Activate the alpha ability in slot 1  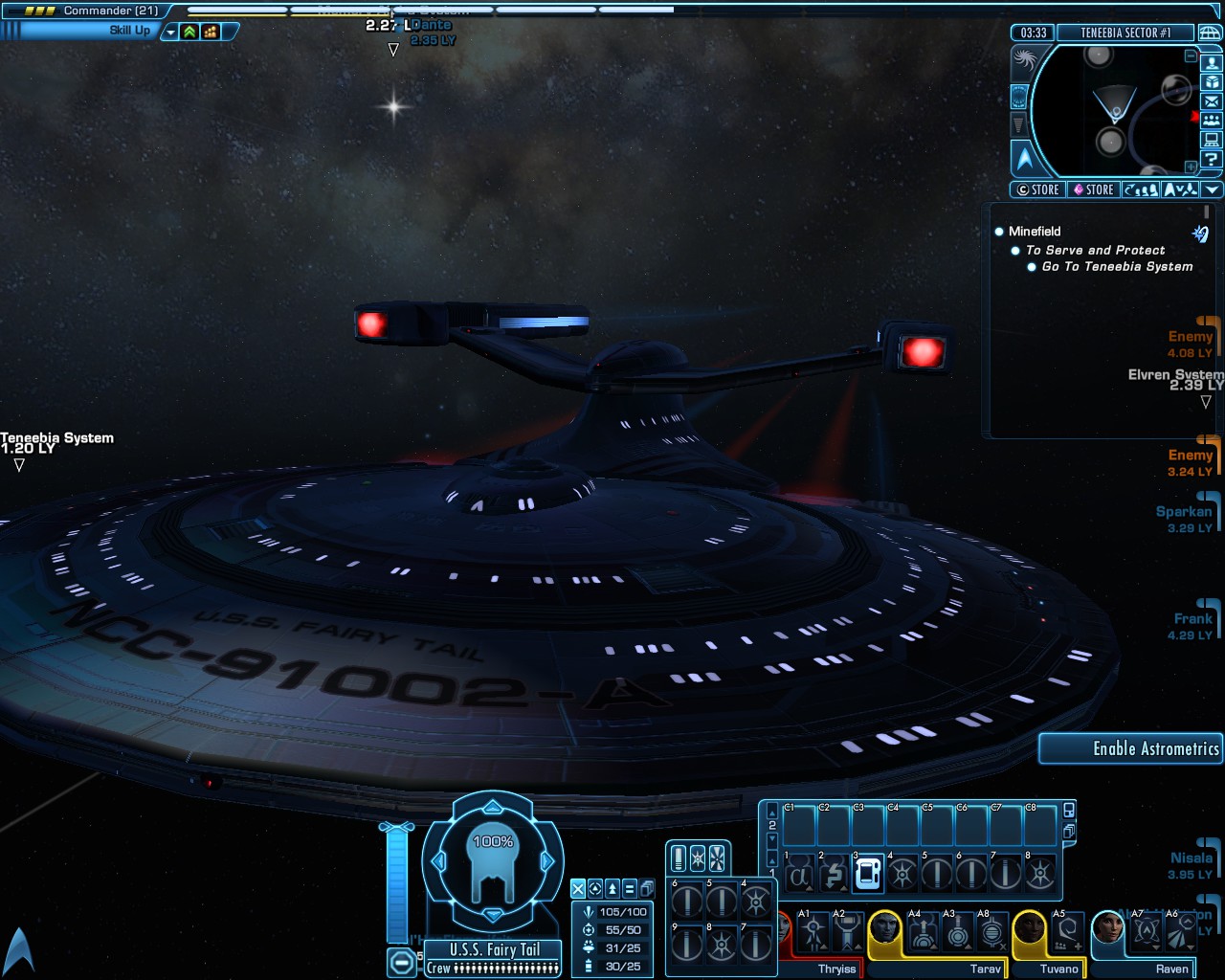(799, 874)
